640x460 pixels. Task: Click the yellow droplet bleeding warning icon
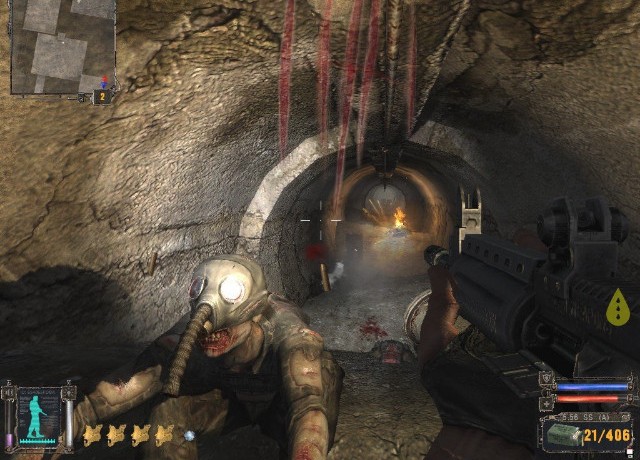point(619,311)
